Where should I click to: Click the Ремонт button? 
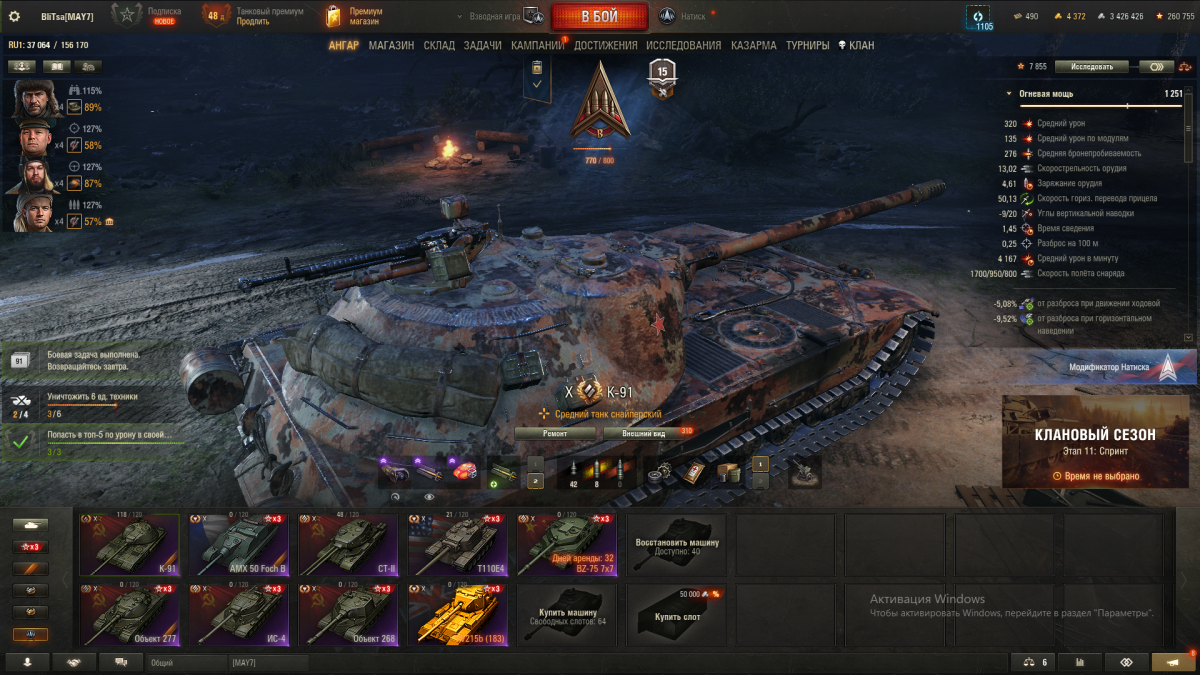[555, 433]
